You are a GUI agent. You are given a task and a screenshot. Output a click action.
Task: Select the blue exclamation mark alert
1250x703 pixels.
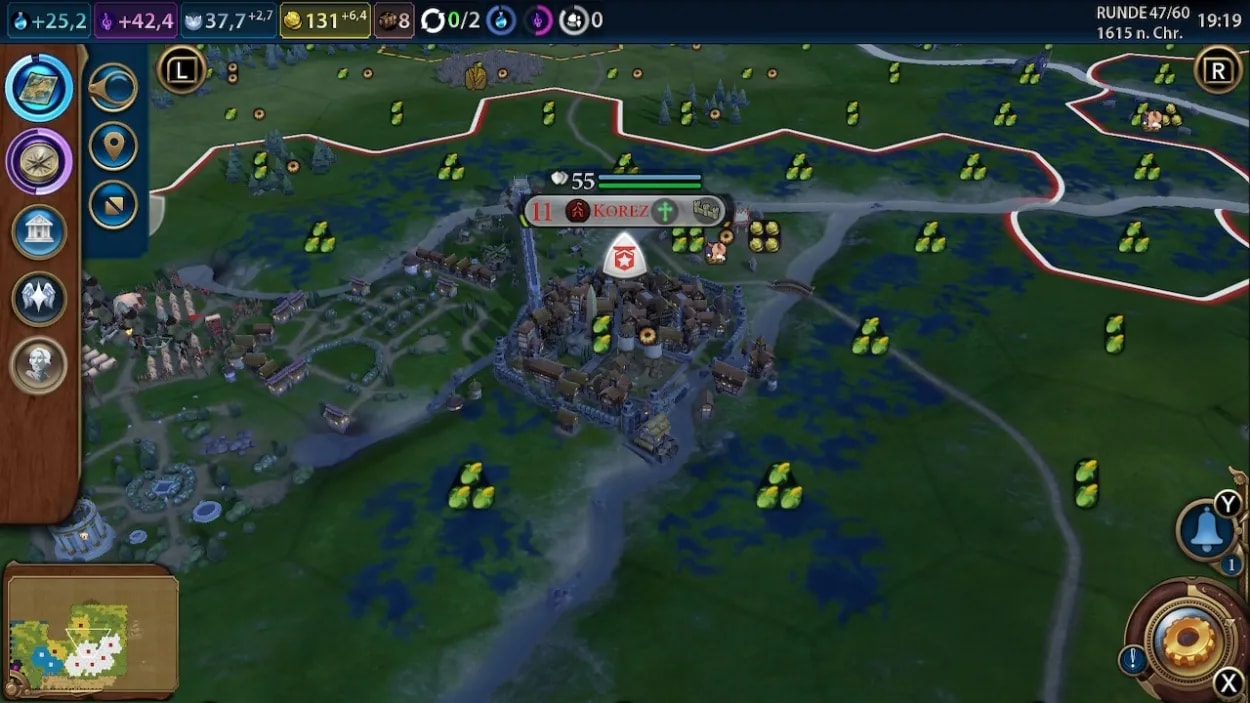(x=1132, y=659)
